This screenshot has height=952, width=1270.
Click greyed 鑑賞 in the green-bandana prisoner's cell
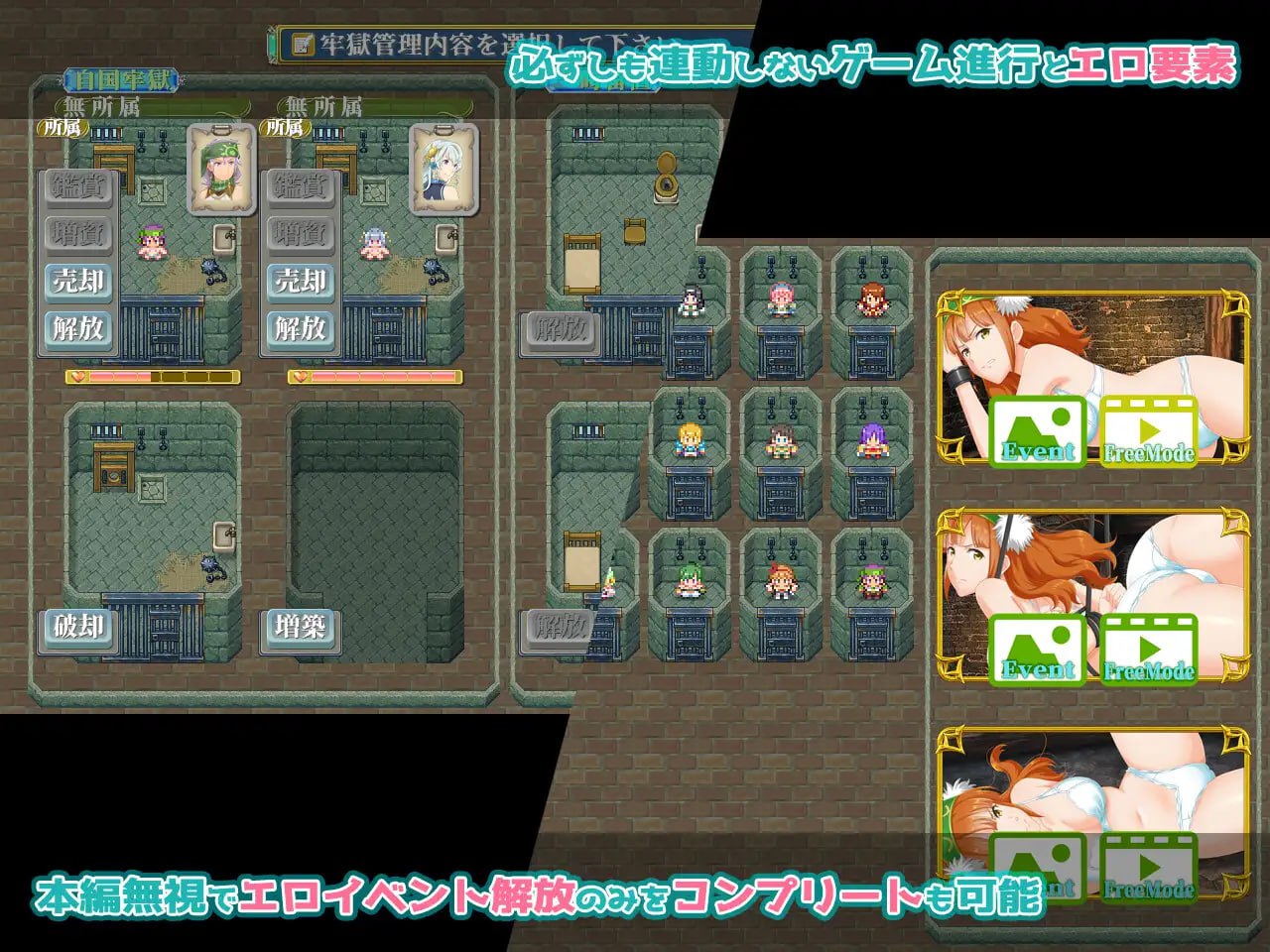[78, 187]
